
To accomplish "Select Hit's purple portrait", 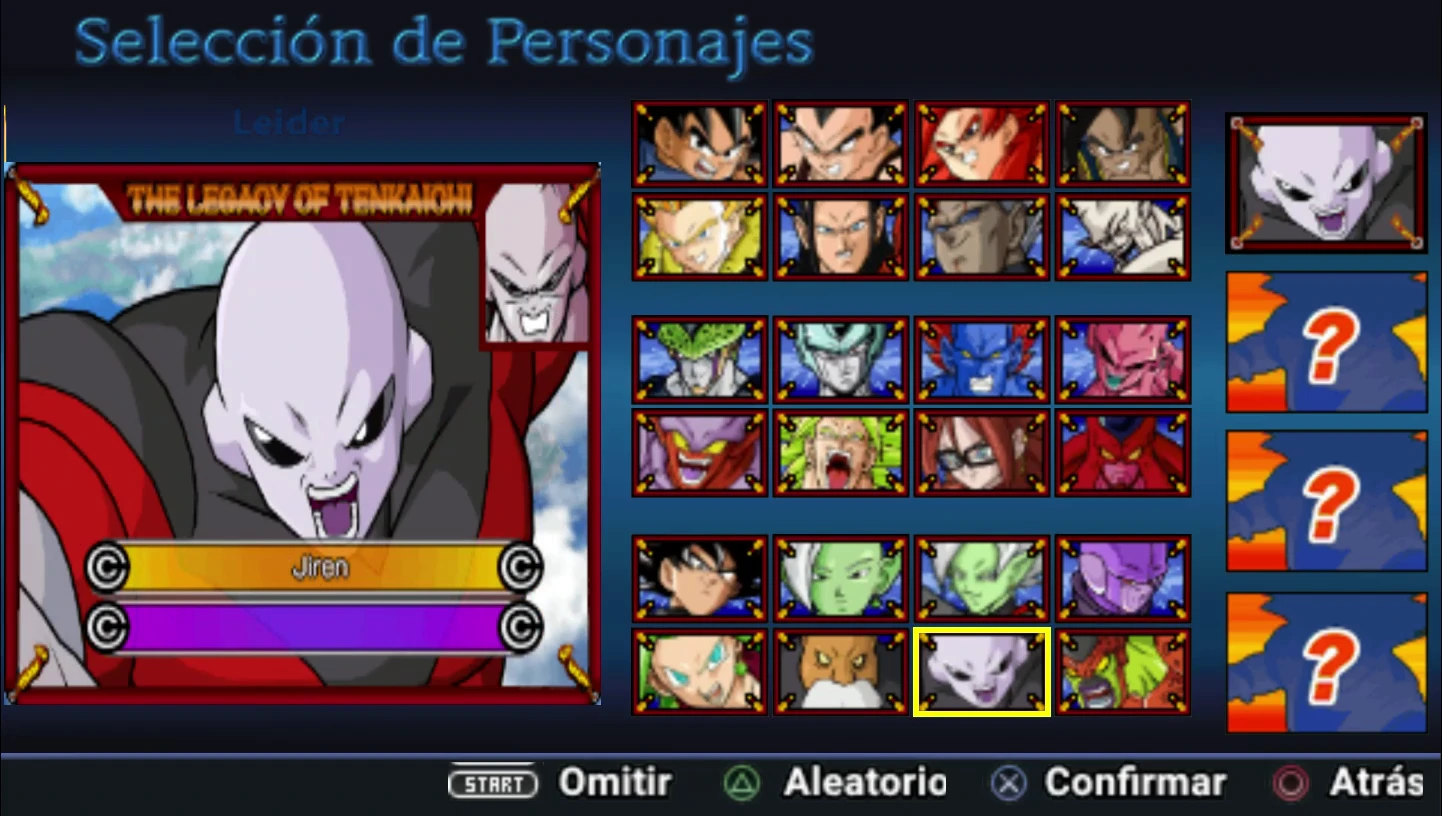I will (x=1122, y=577).
